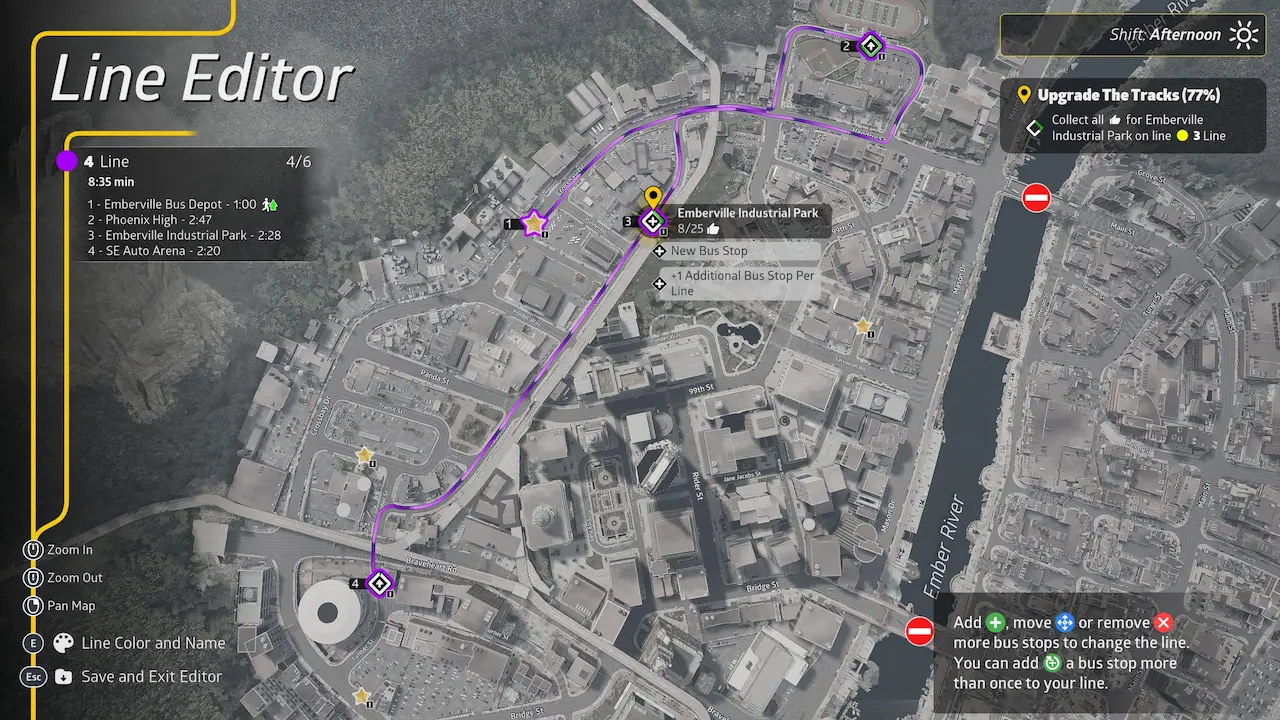1280x720 pixels.
Task: Choose Save and Exit Editor
Action: [151, 677]
